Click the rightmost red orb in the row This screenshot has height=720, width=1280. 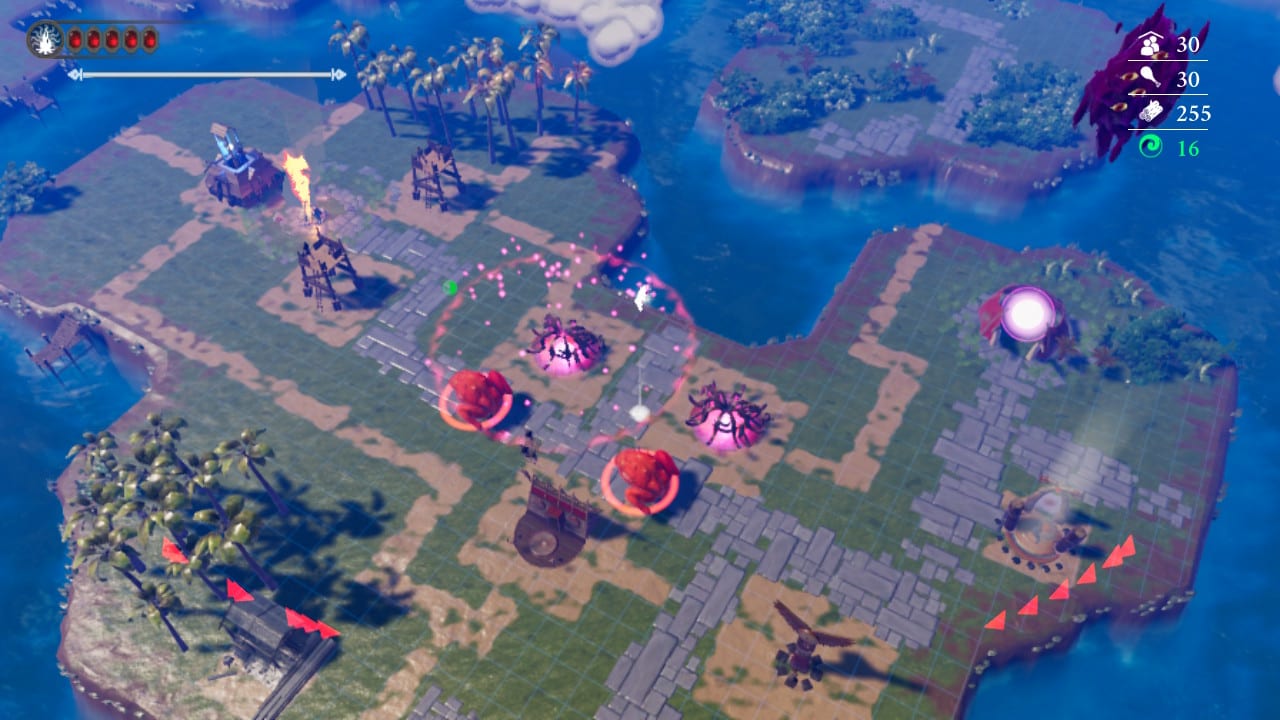point(150,38)
